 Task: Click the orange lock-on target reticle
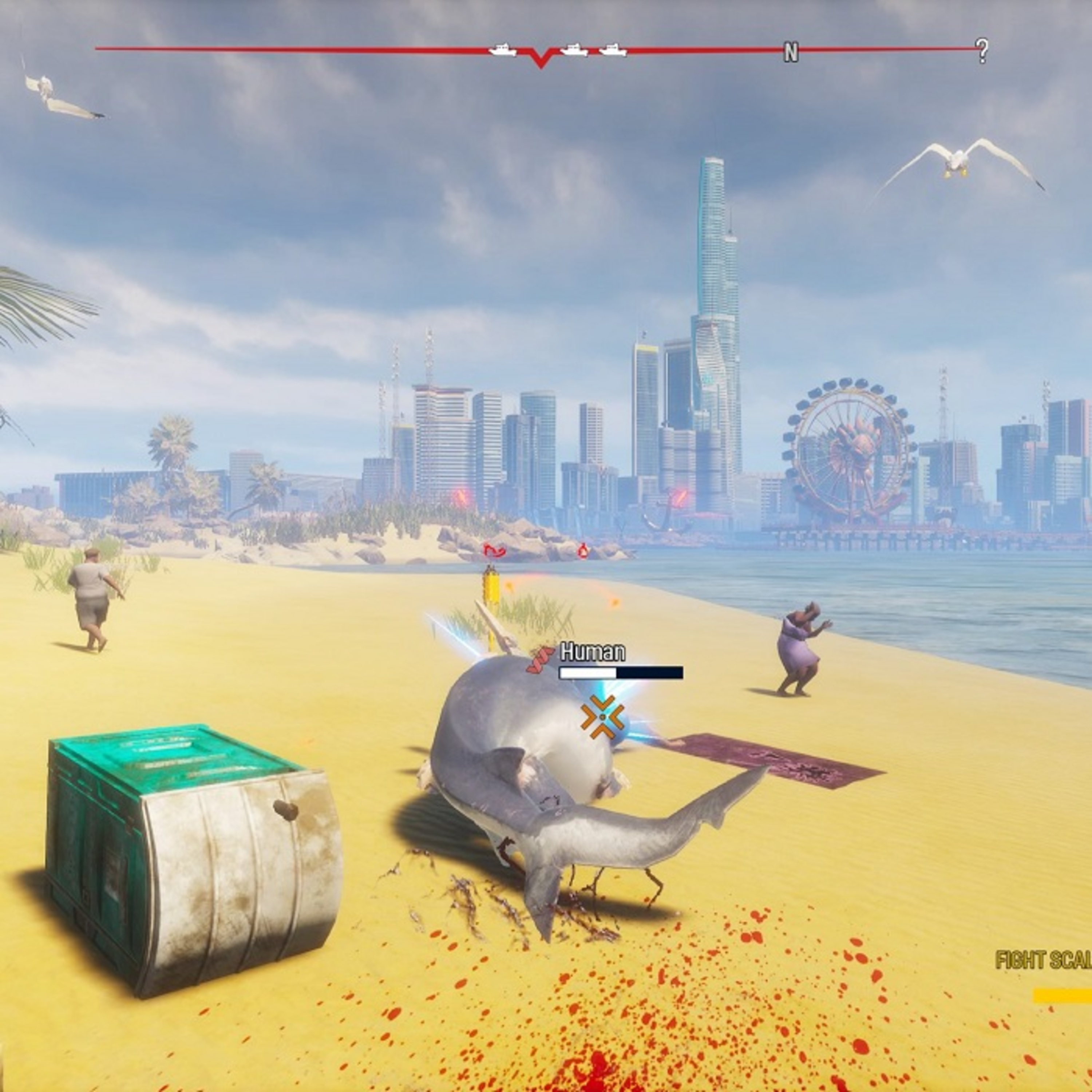[602, 717]
